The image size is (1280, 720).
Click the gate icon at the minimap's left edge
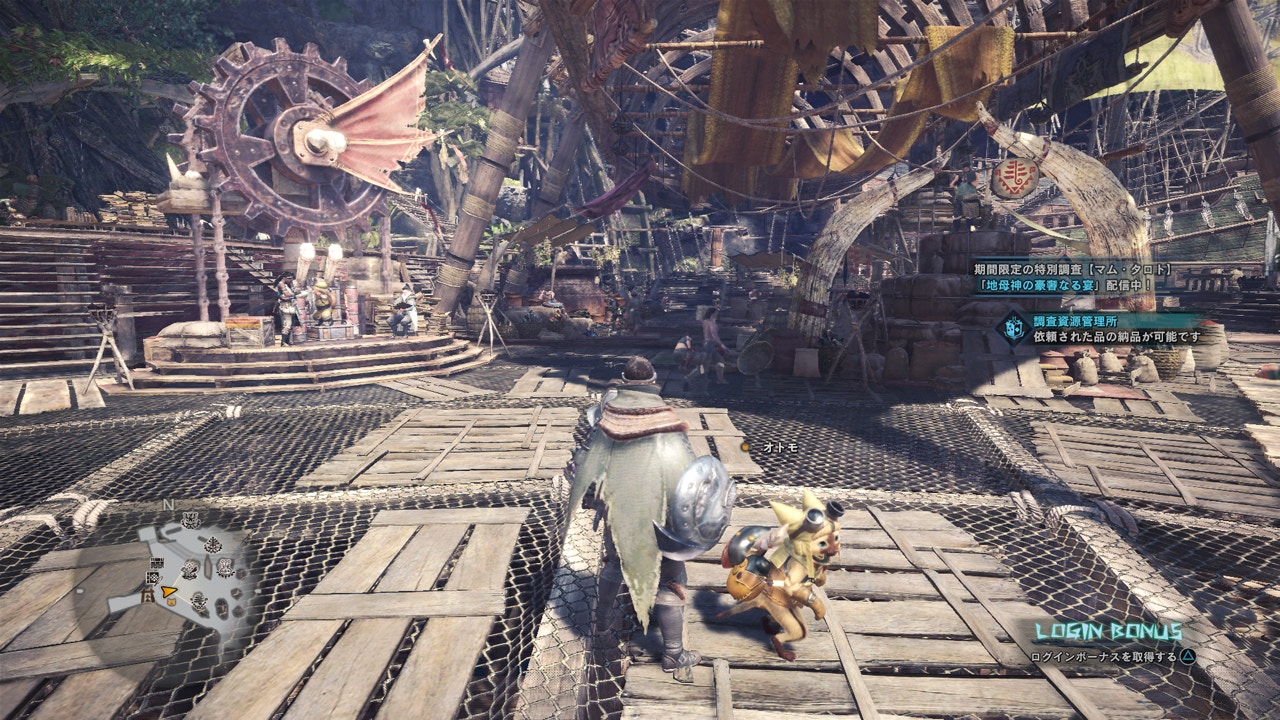coord(146,595)
